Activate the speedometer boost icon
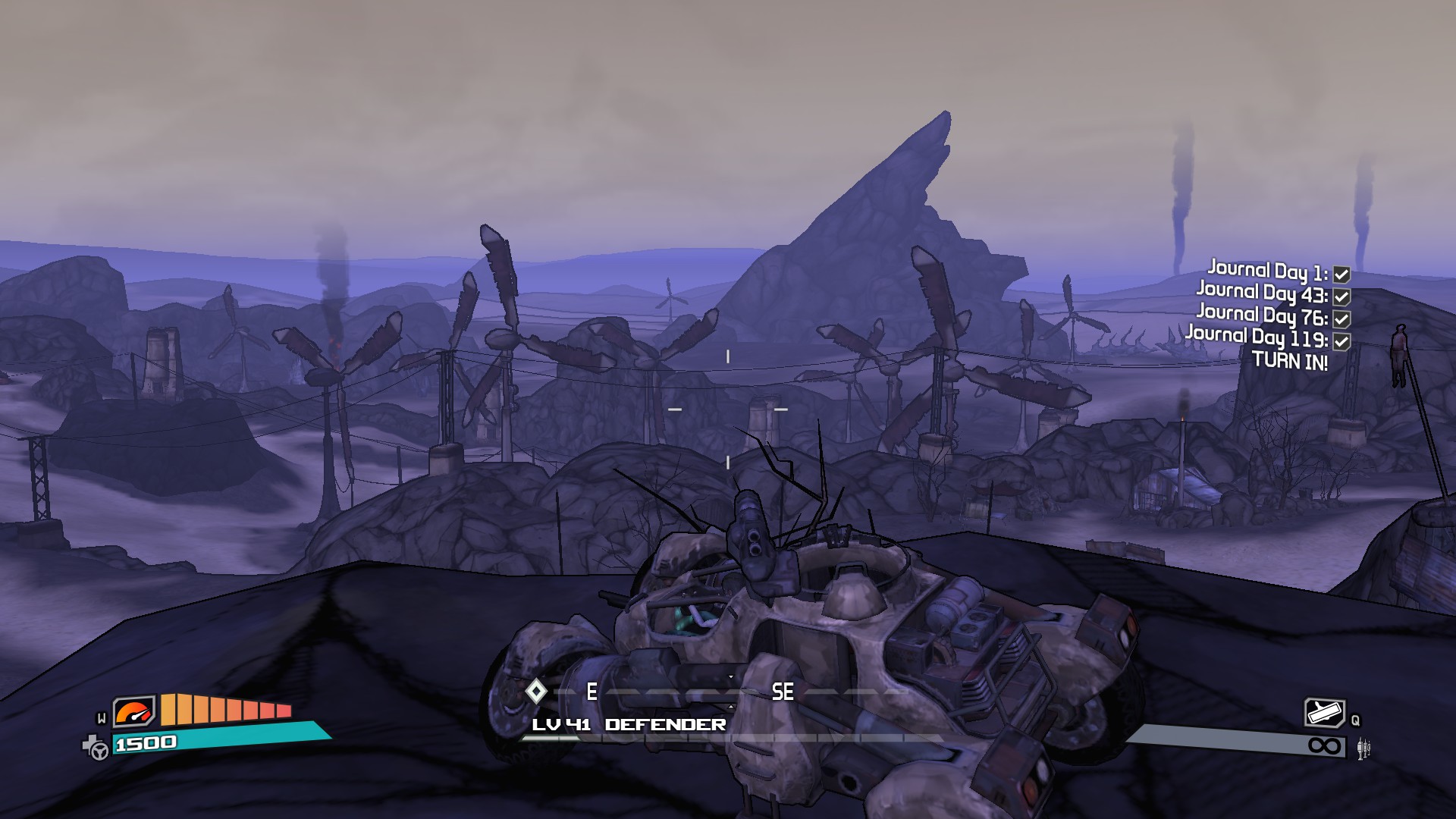This screenshot has width=1456, height=819. pos(133,713)
